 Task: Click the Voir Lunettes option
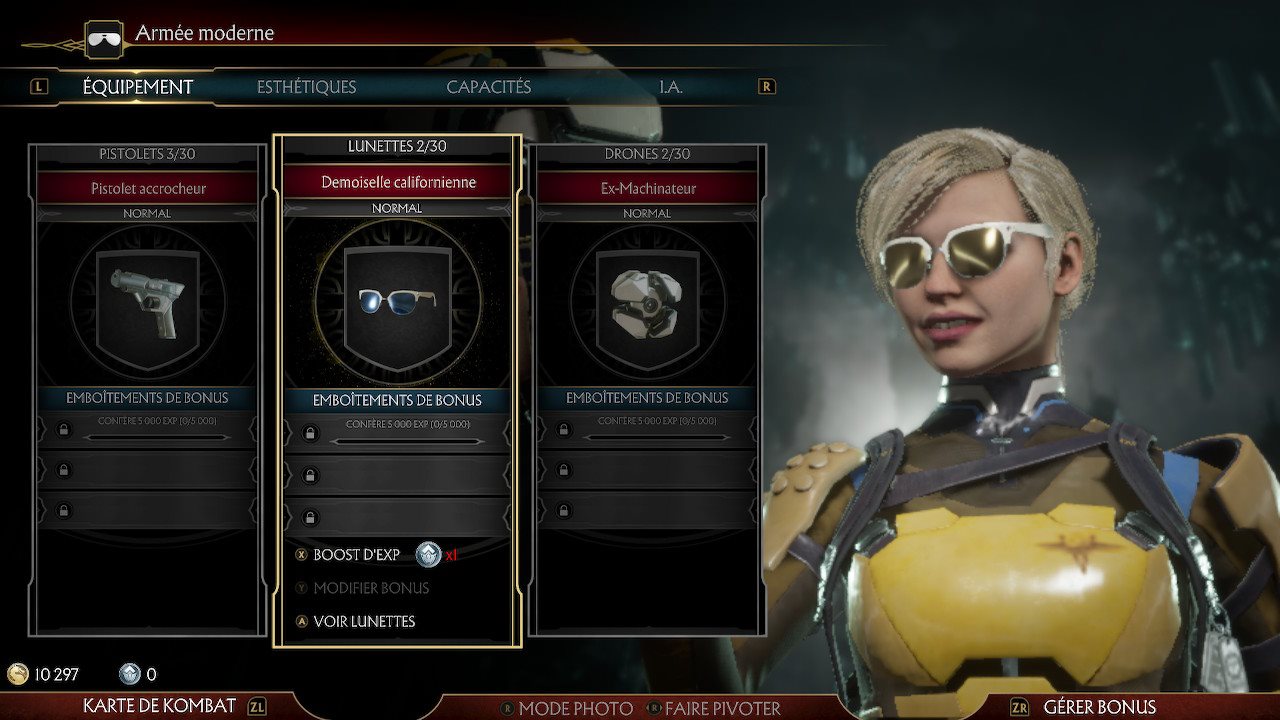pyautogui.click(x=364, y=621)
